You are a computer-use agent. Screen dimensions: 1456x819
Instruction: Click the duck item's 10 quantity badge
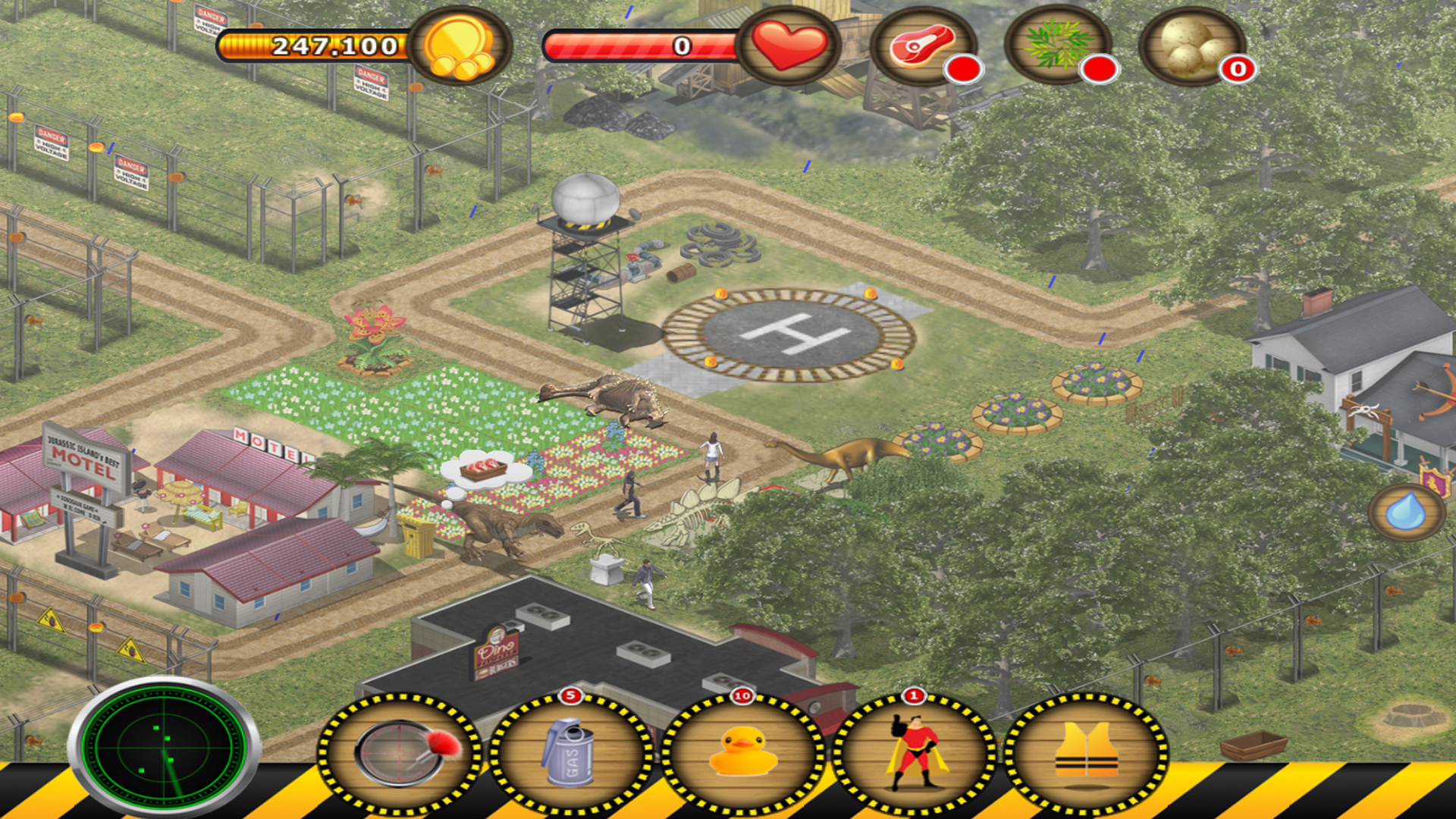tap(741, 695)
